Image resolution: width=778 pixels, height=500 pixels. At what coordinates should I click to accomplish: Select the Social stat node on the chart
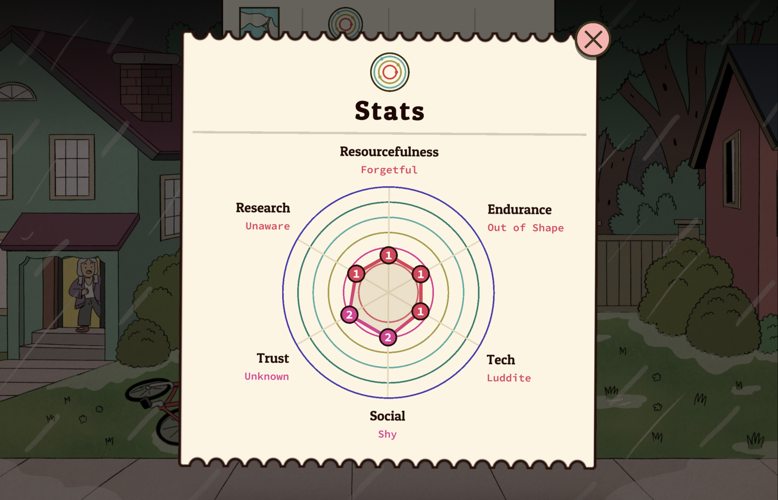tap(388, 337)
